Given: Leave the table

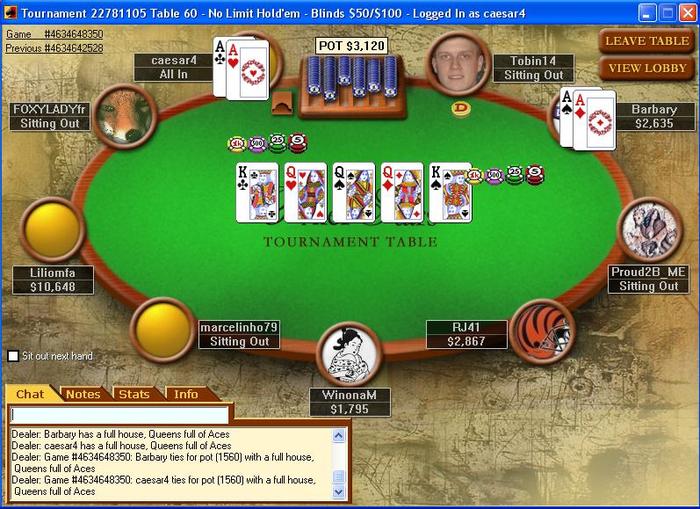Looking at the screenshot, I should coord(646,41).
